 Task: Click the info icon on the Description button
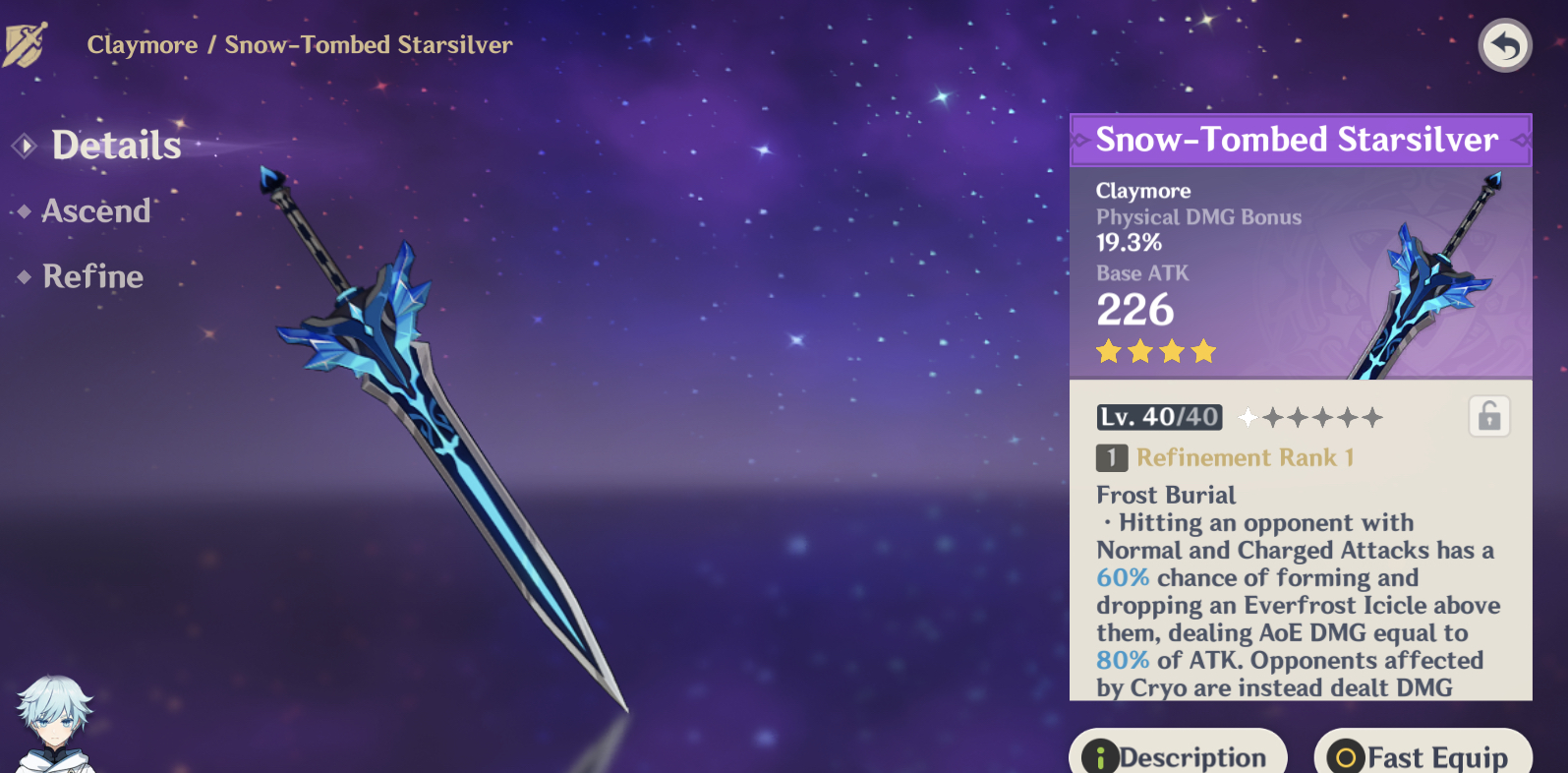click(x=1099, y=757)
